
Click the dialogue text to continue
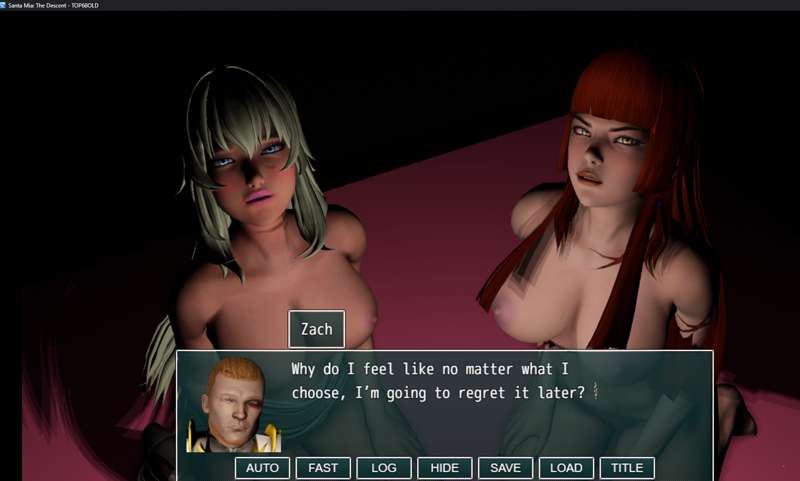tap(438, 381)
